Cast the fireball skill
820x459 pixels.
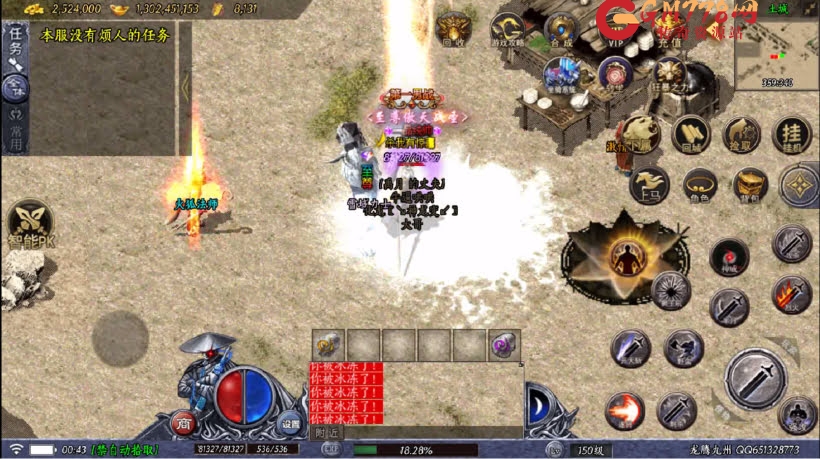[625, 411]
